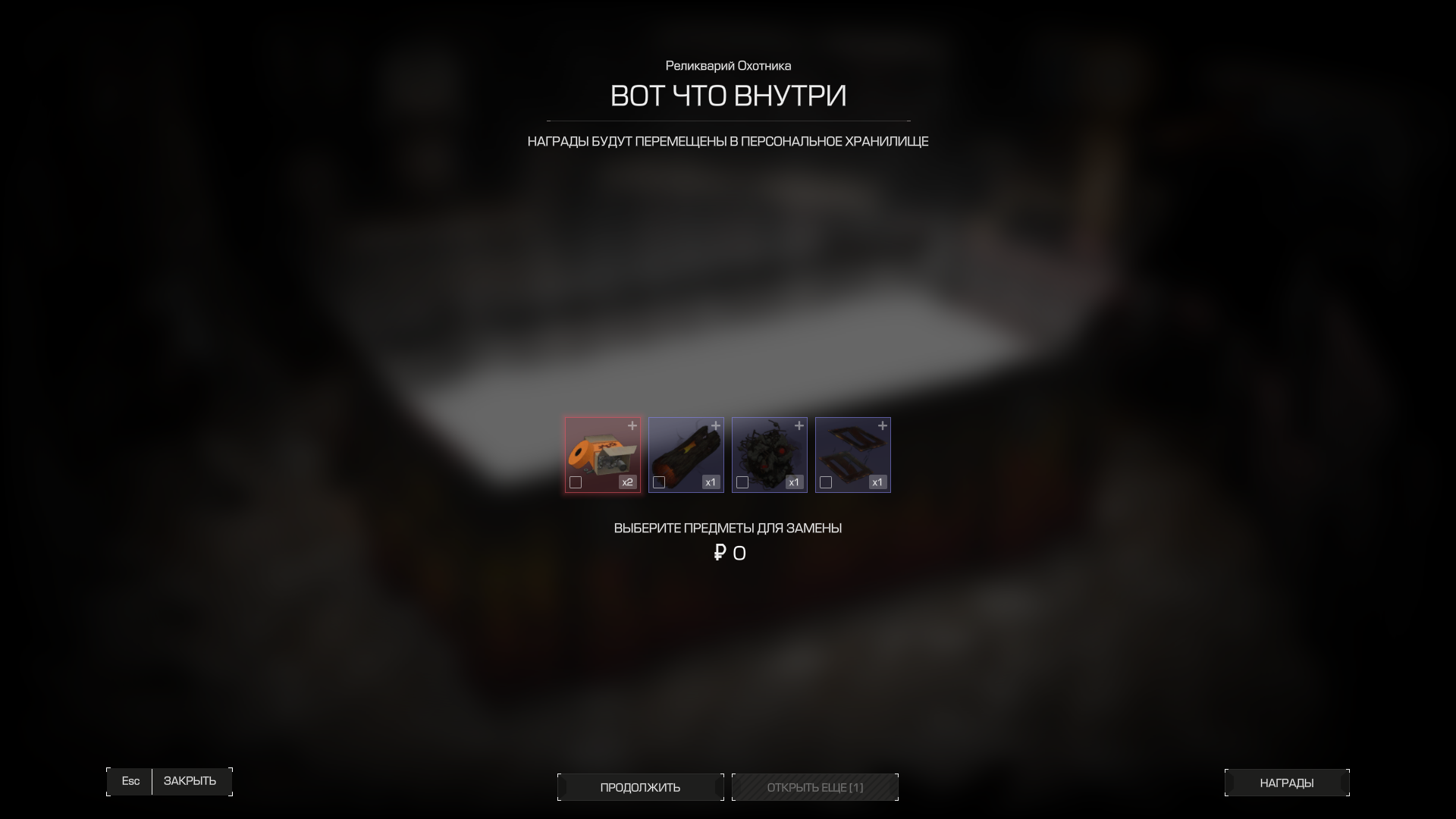Select the burnt log item image
The height and width of the screenshot is (819, 1456).
tap(686, 453)
